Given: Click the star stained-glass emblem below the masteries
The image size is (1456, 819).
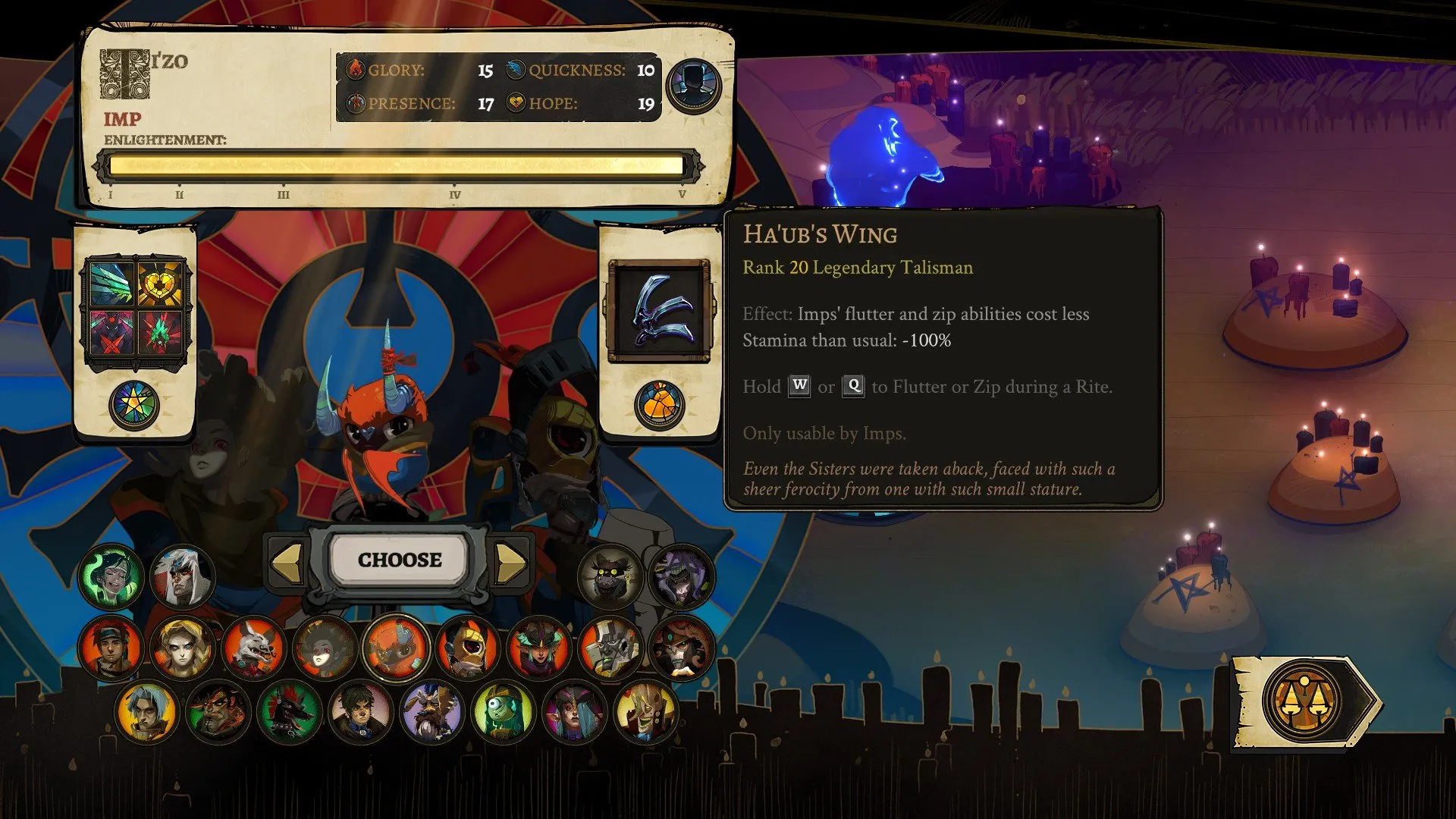Looking at the screenshot, I should coord(134,405).
